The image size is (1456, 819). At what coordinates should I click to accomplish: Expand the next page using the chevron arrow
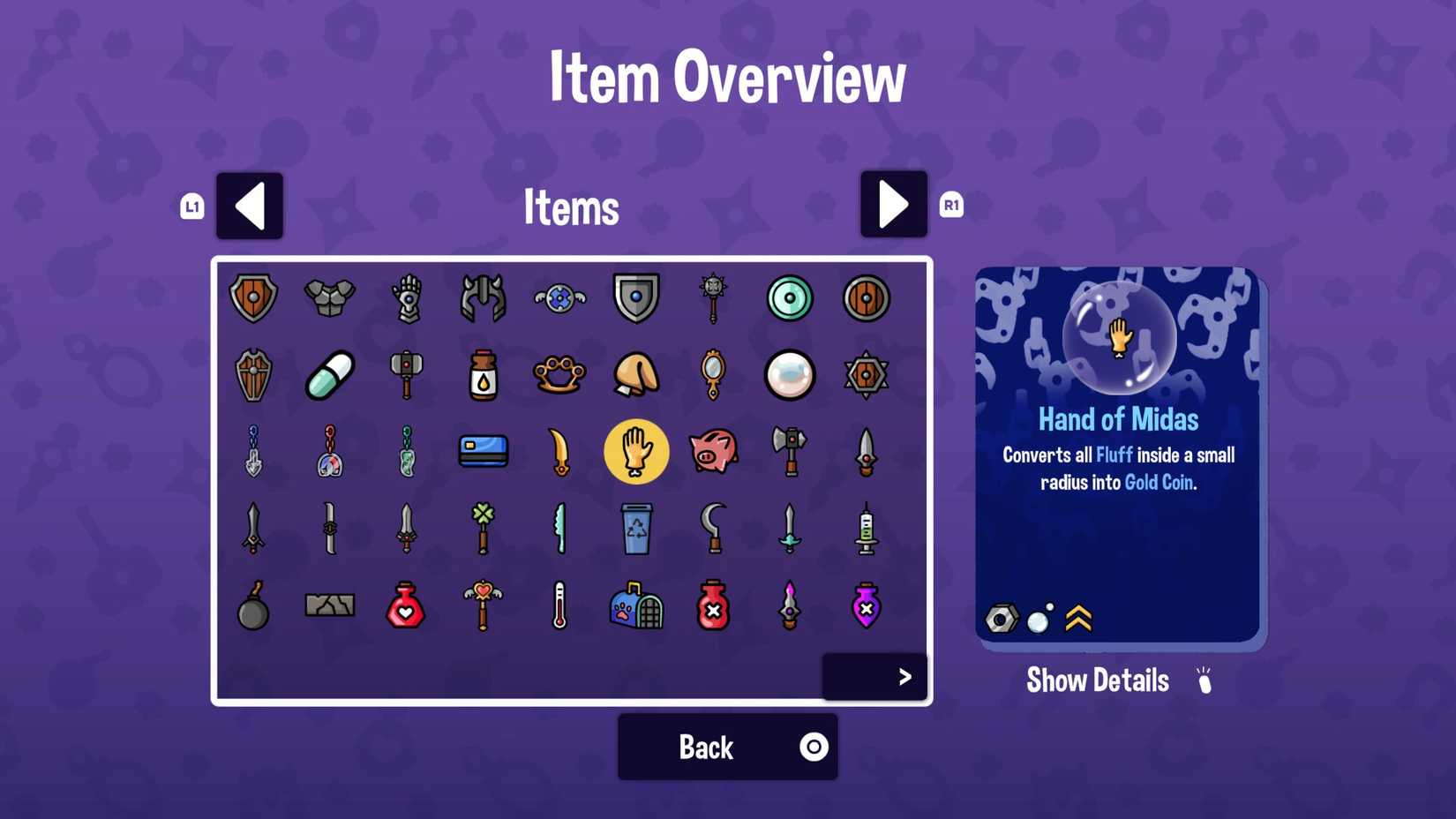pyautogui.click(x=905, y=677)
